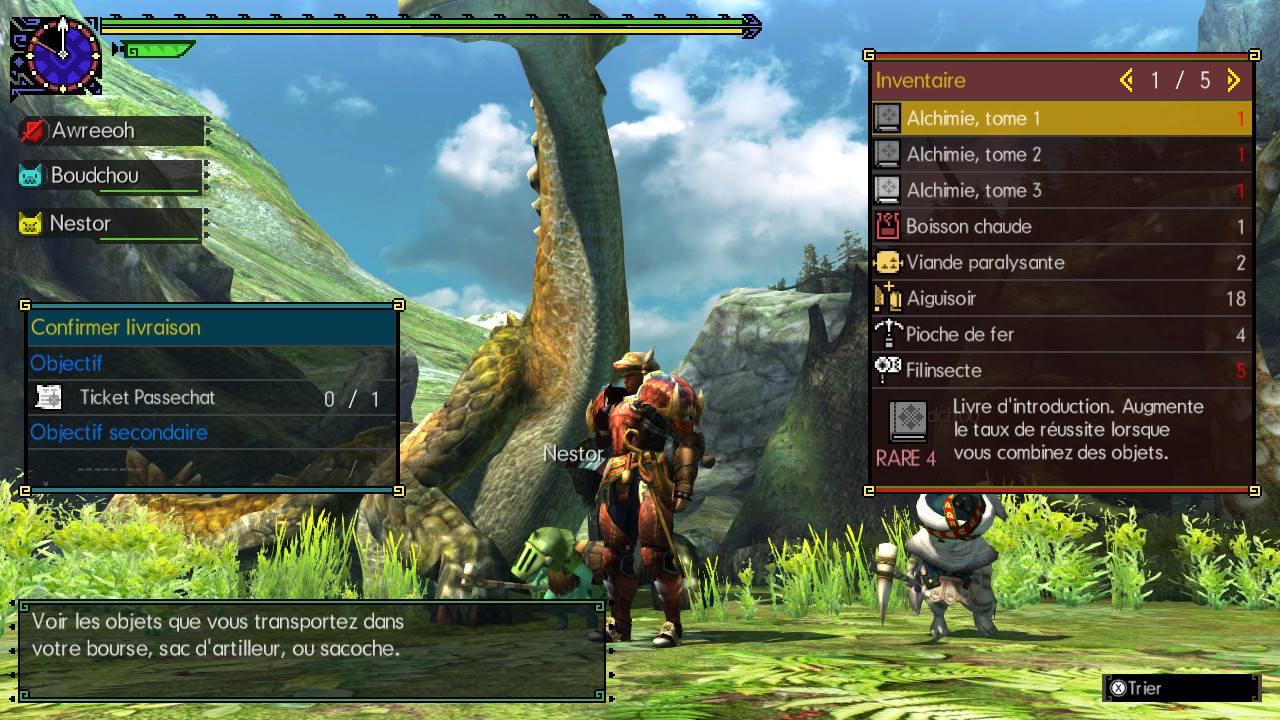Select the Boisson chaude item
The image size is (1280, 720).
tap(1060, 227)
